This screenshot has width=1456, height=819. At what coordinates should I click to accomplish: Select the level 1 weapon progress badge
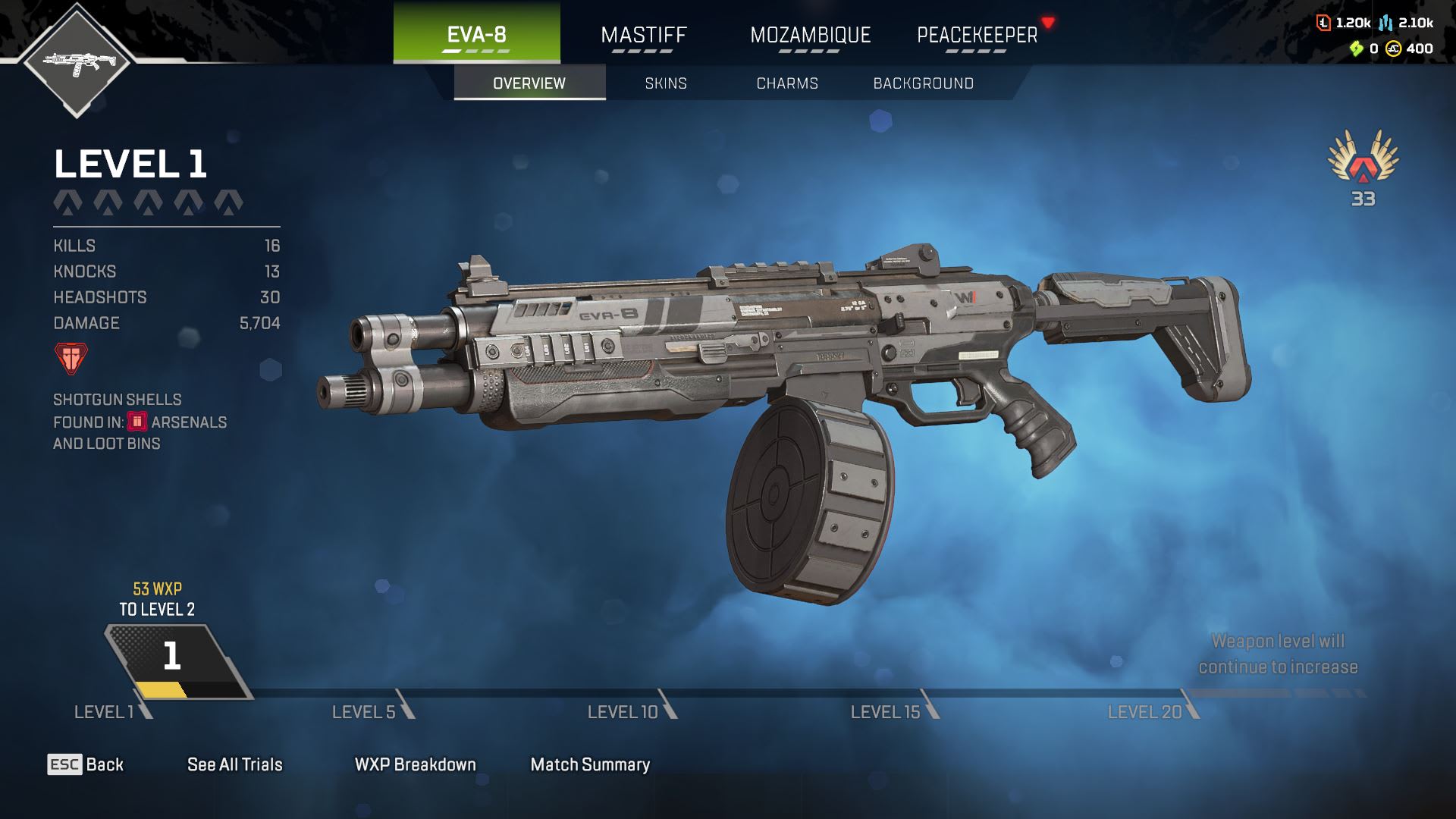pos(174,658)
